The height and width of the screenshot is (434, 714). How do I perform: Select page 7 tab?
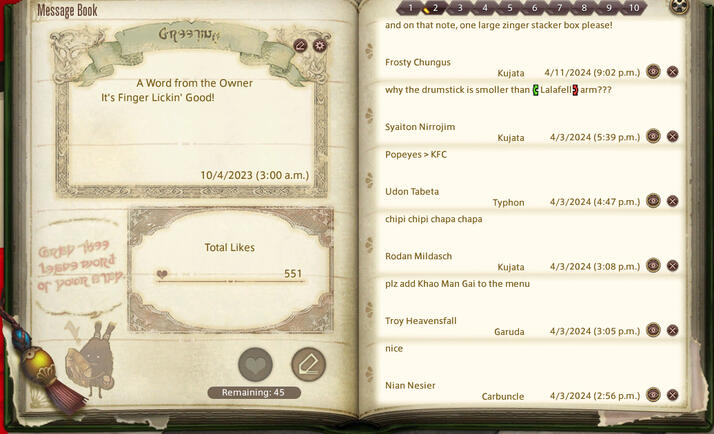click(x=559, y=8)
